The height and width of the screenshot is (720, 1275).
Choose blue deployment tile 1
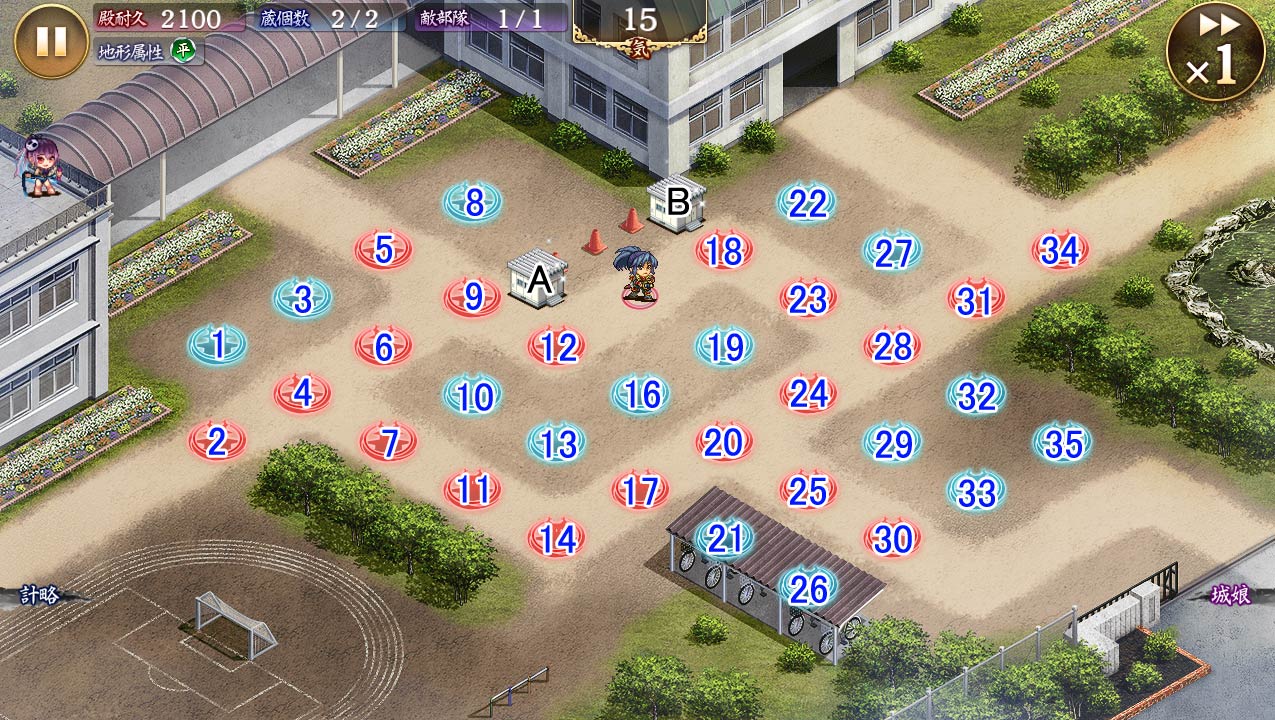tap(218, 346)
